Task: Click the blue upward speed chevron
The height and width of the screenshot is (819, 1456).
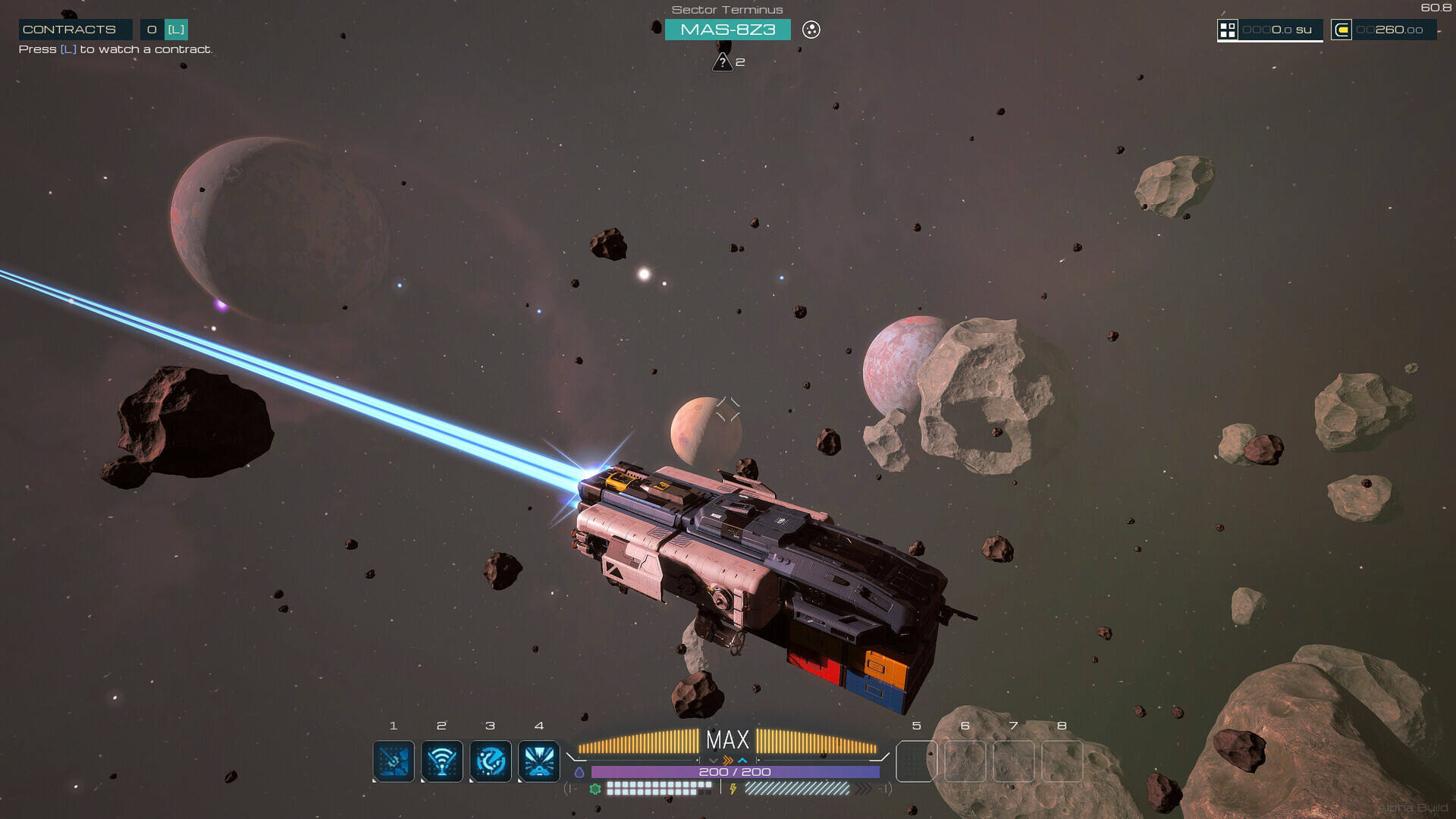Action: point(742,760)
